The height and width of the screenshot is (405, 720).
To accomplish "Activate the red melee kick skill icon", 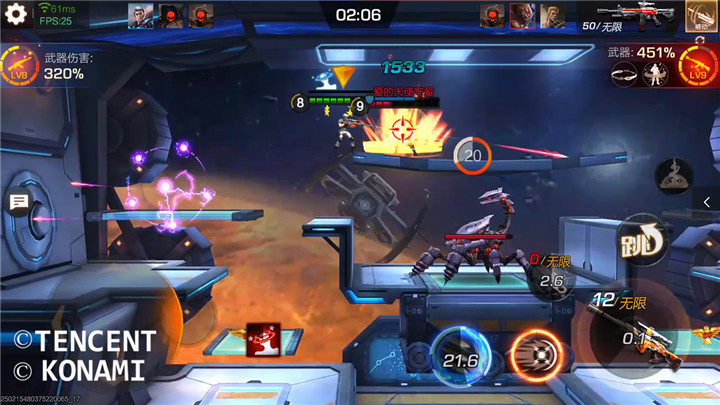I will point(263,338).
